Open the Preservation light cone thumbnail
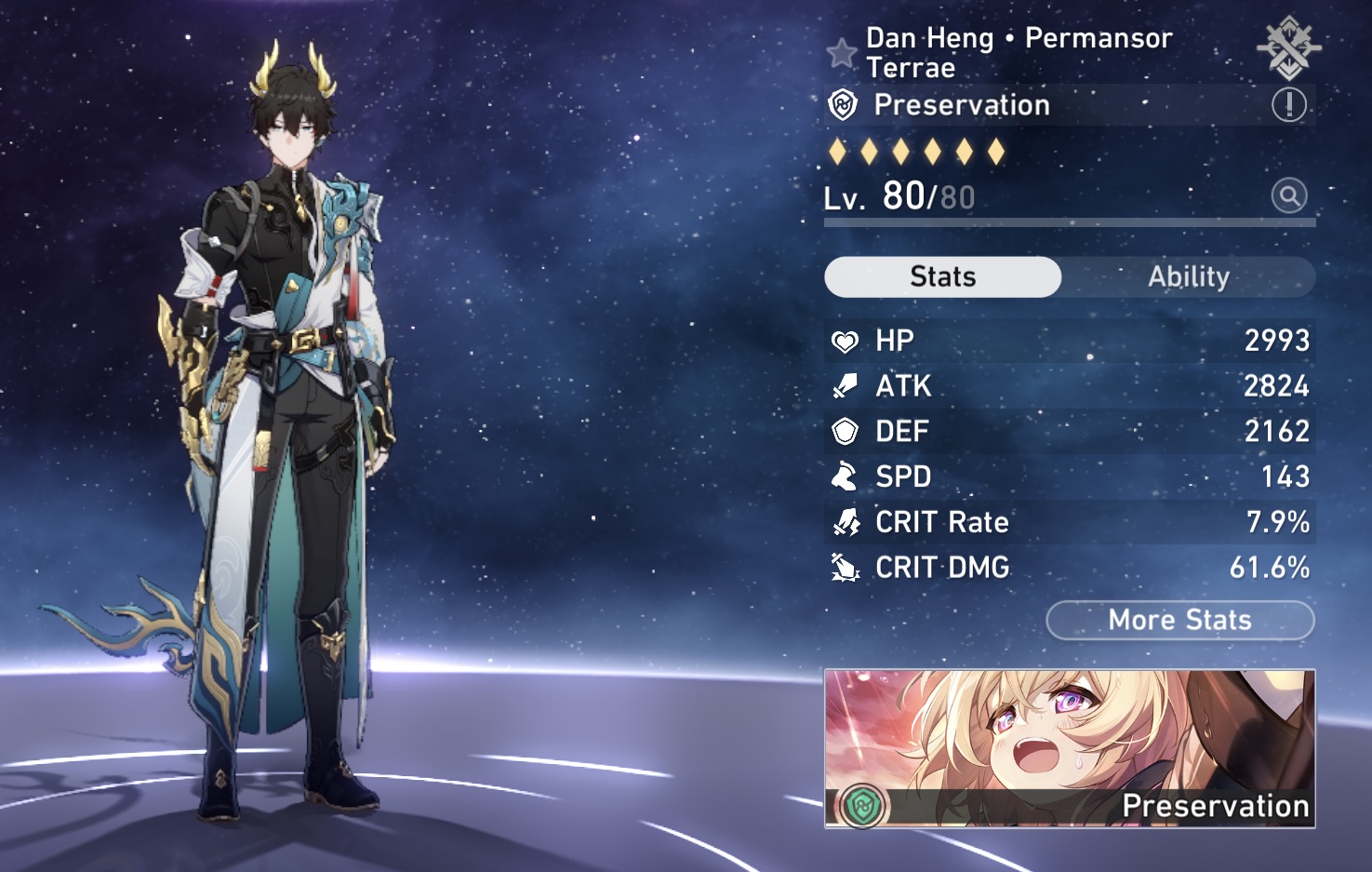 [1069, 748]
